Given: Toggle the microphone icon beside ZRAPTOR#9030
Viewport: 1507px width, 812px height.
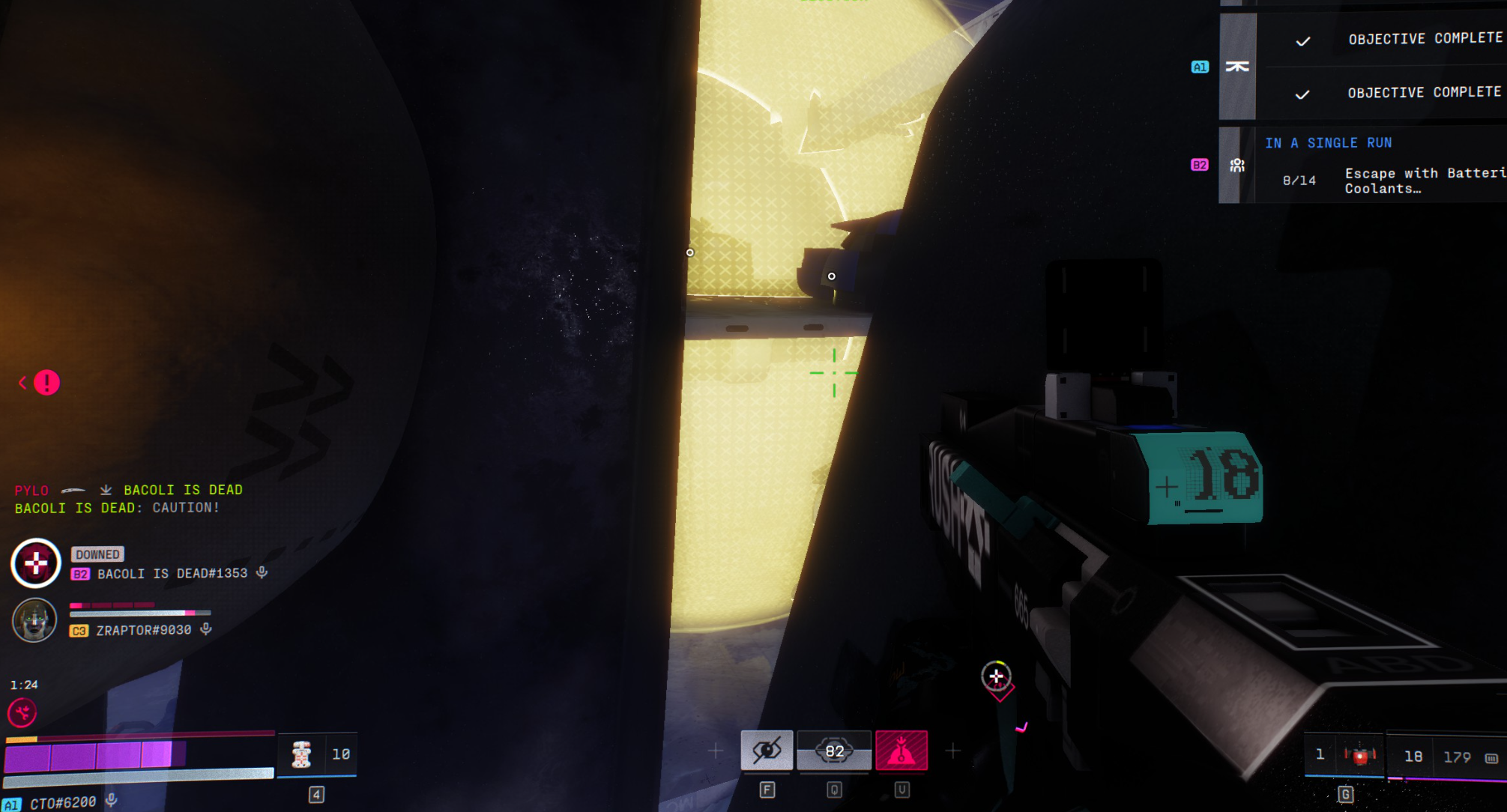Looking at the screenshot, I should coord(206,629).
